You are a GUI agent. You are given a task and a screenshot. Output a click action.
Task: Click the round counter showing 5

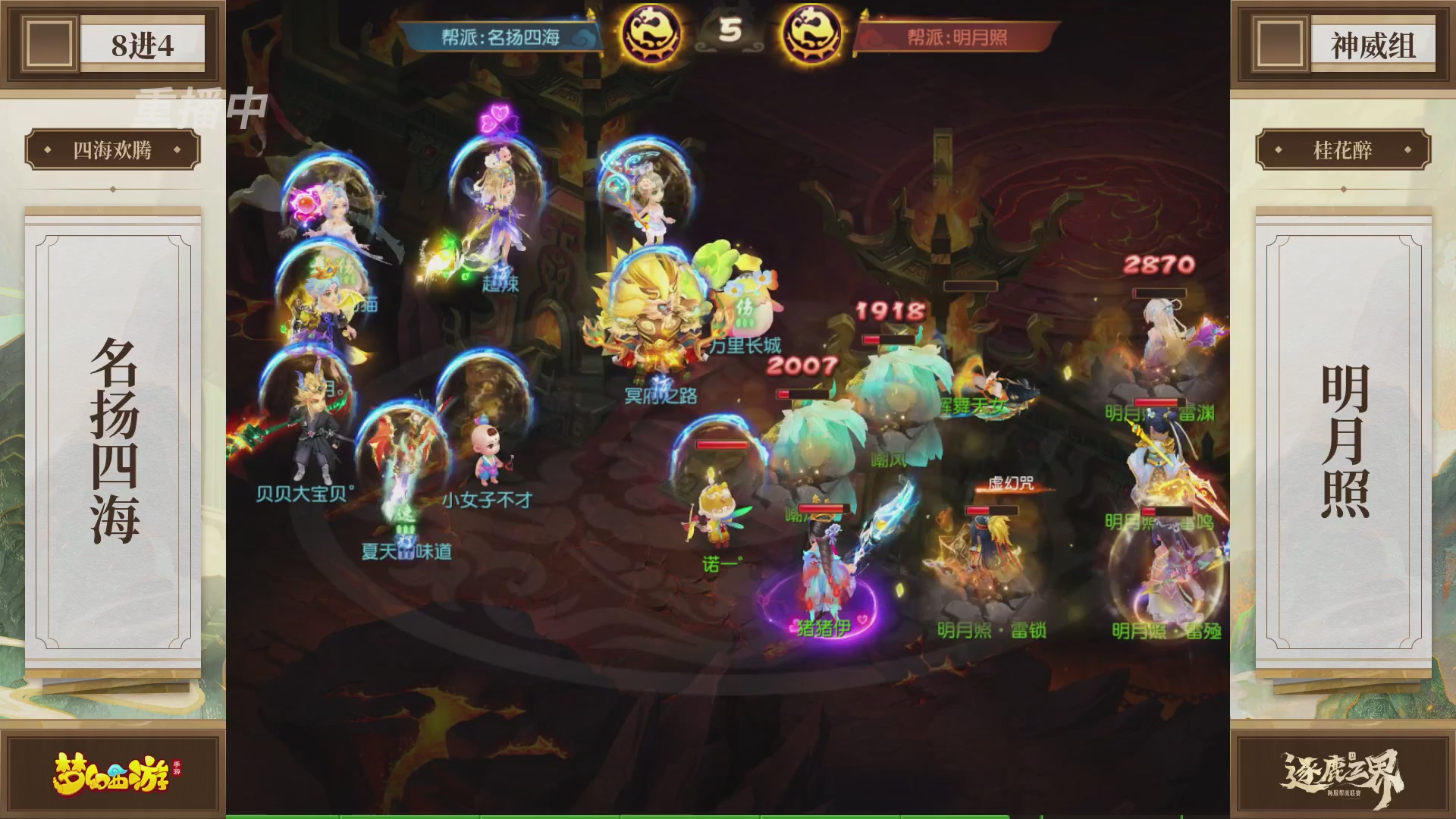732,29
